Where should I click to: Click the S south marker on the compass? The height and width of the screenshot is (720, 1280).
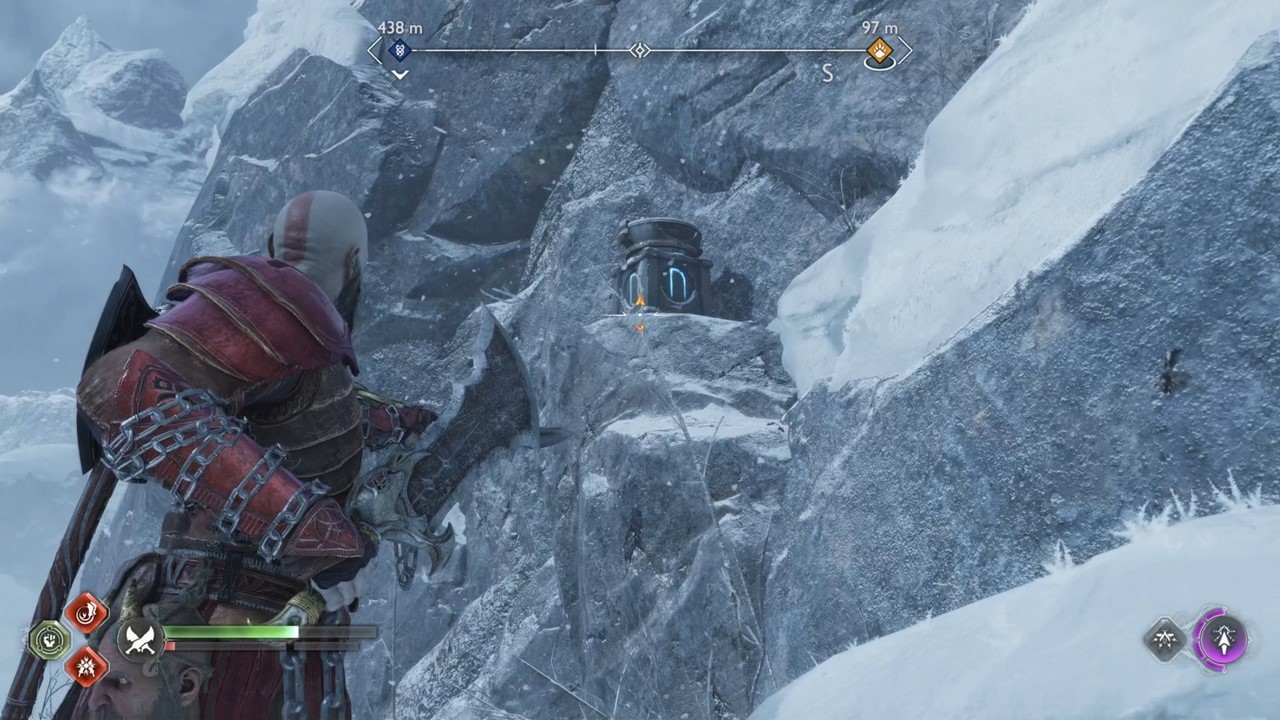point(827,73)
